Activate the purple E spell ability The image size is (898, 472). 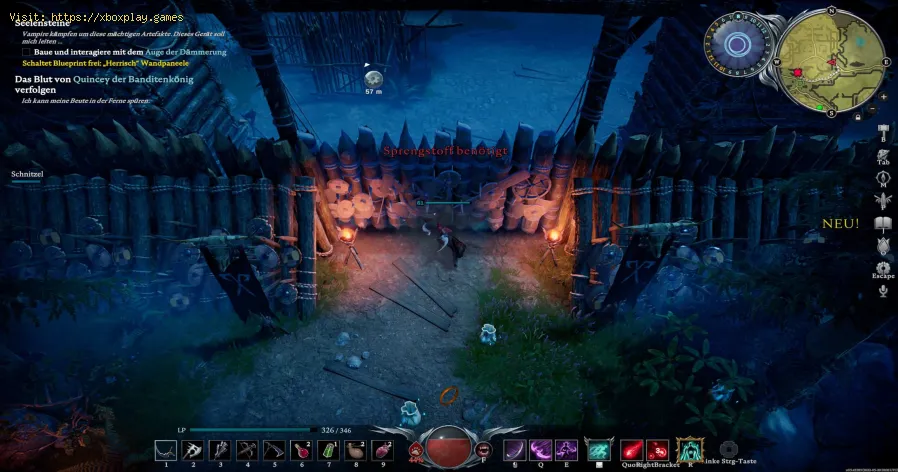click(x=567, y=450)
